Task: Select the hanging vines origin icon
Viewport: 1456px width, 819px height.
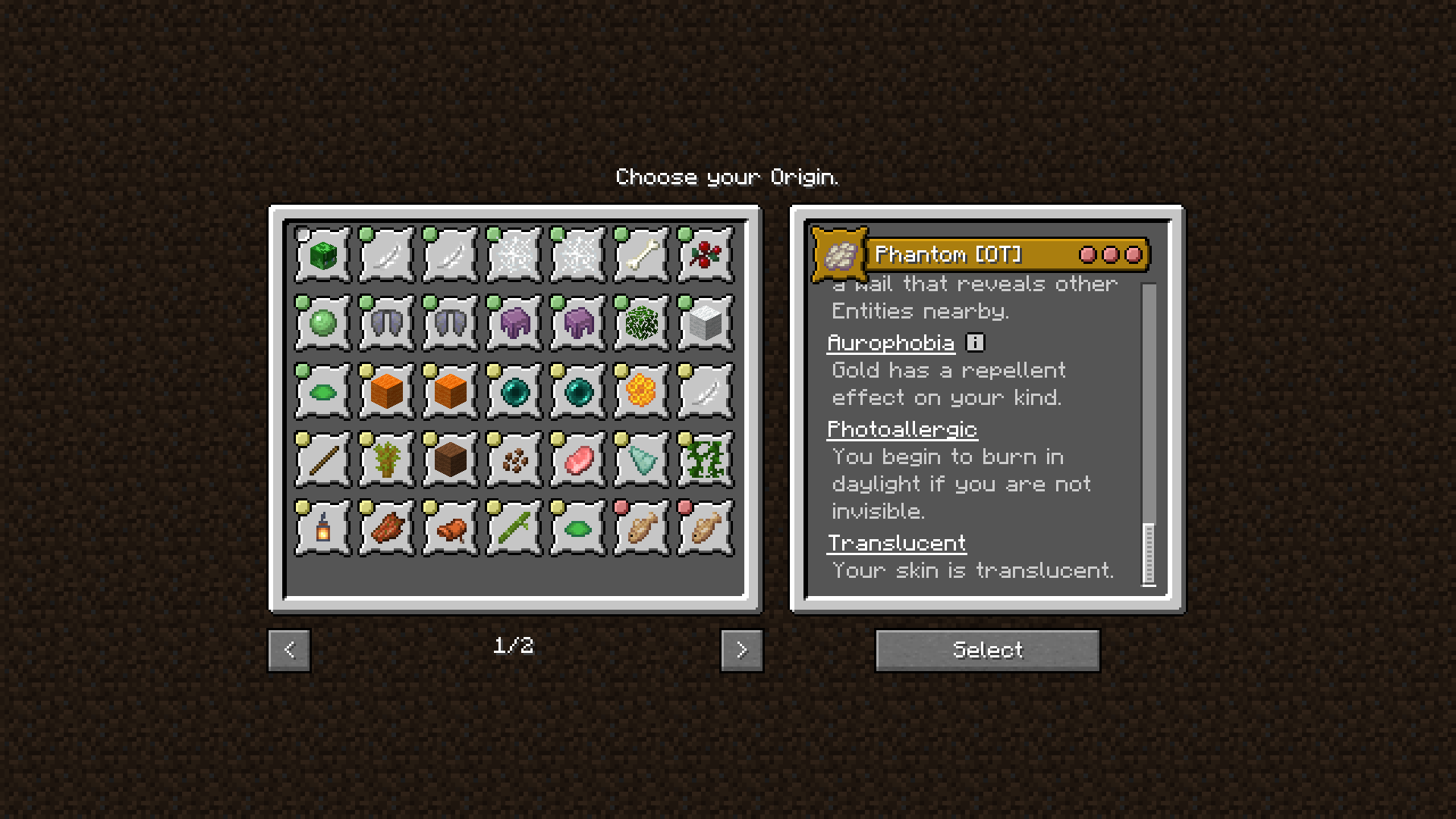Action: (705, 460)
